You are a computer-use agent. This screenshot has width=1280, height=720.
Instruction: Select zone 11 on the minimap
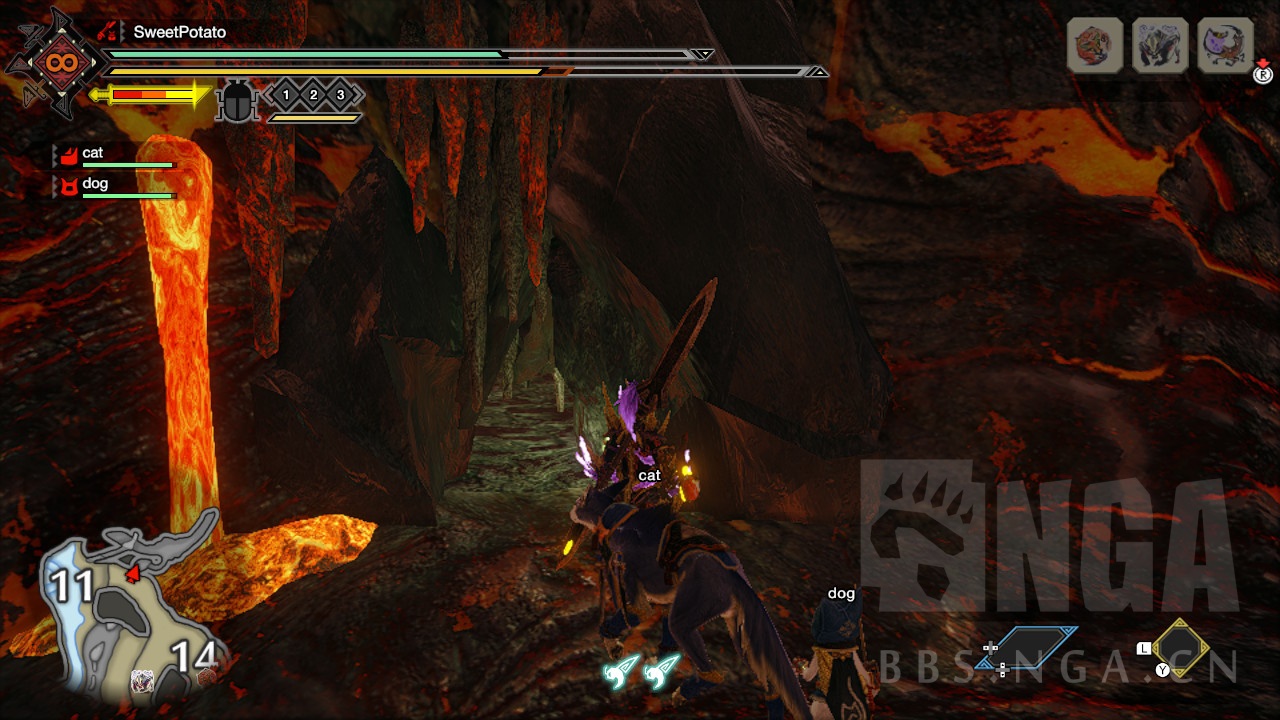click(x=72, y=586)
